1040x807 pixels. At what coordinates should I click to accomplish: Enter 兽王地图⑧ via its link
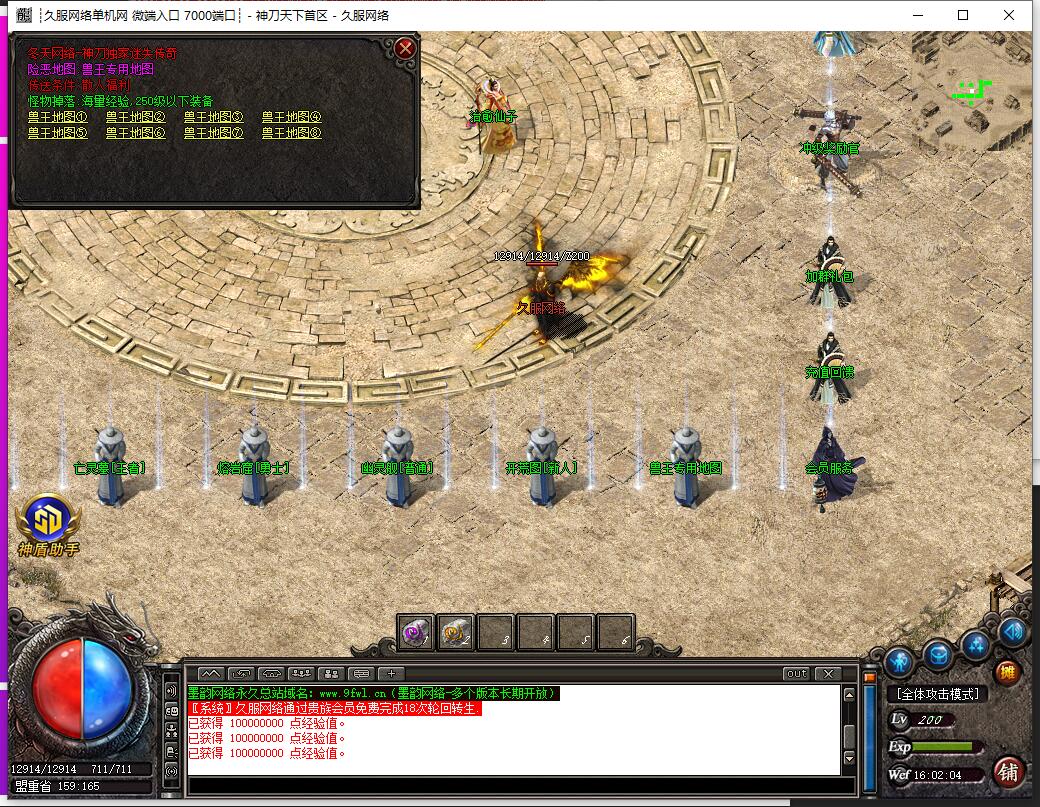point(291,132)
